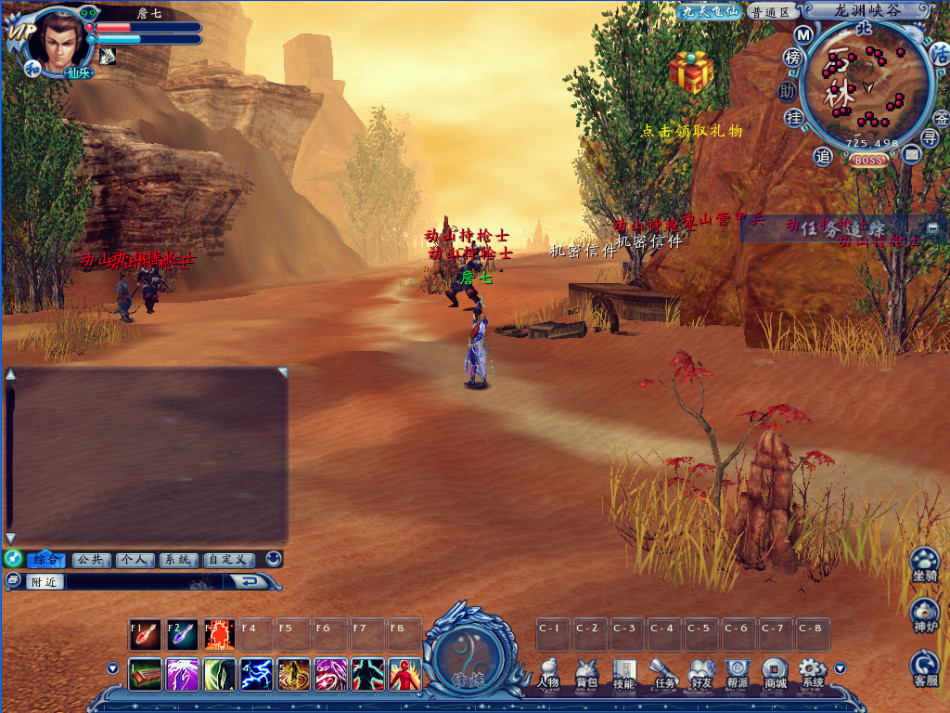
Task: Open the 帮派 guild panel
Action: [738, 673]
